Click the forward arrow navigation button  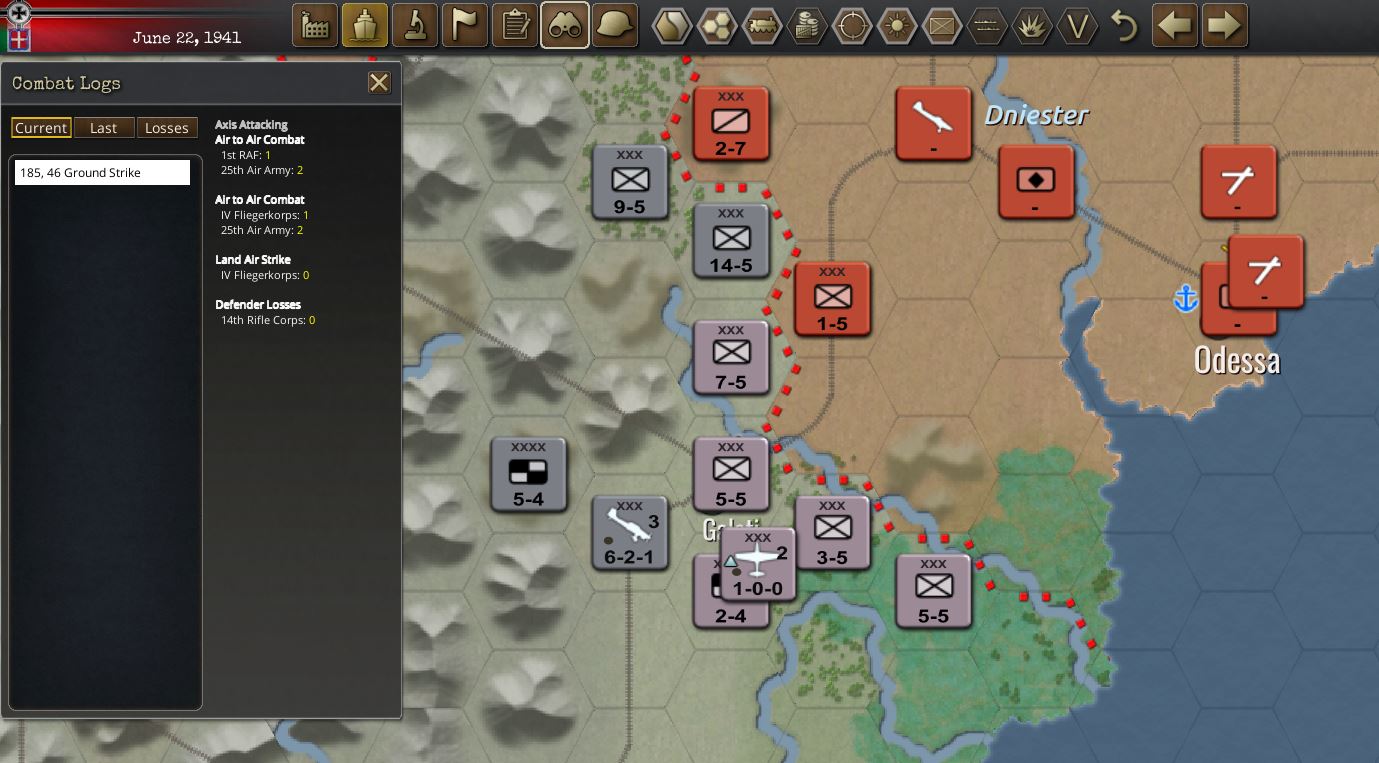tap(1224, 25)
